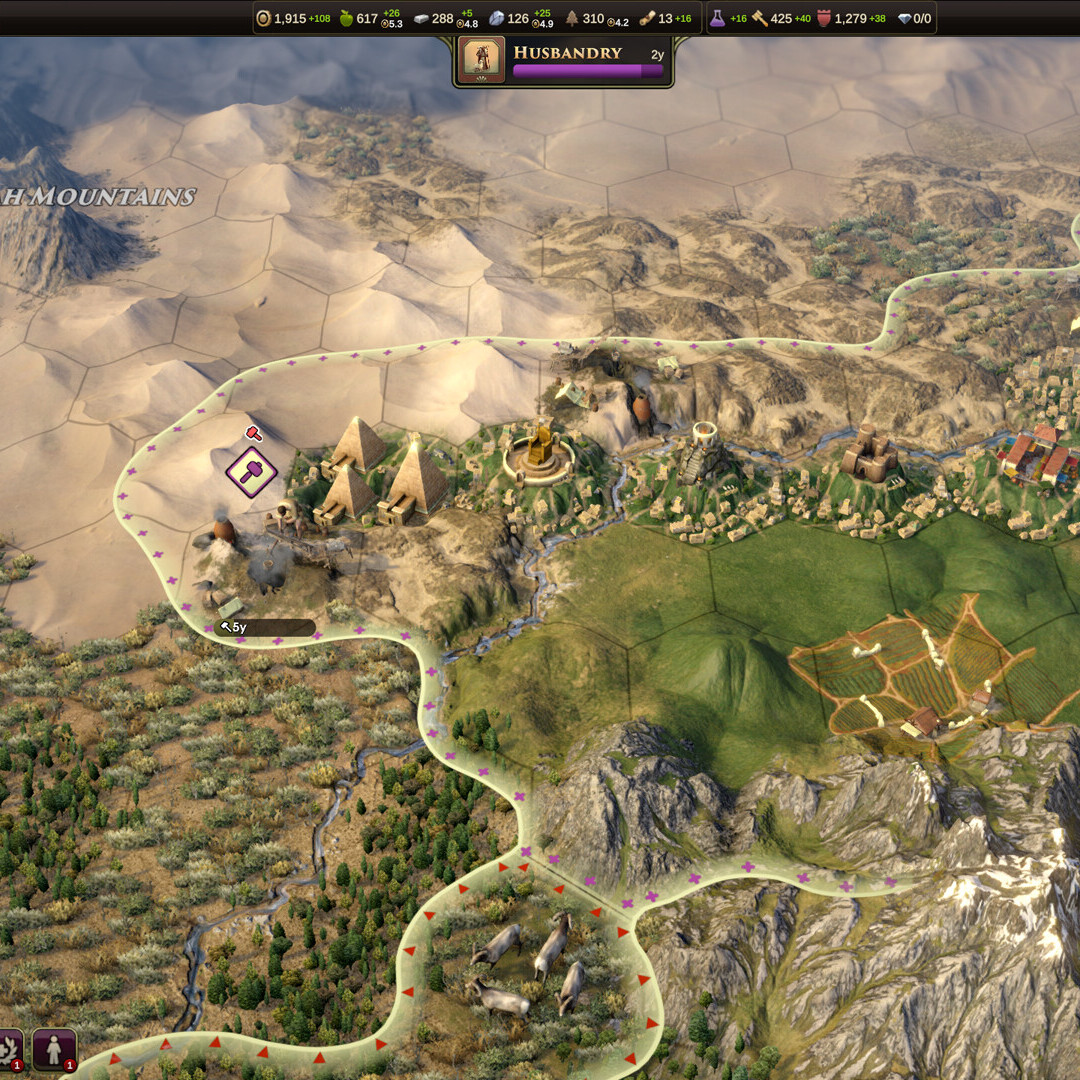
Task: Click the red training shield icon
Action: point(824,18)
